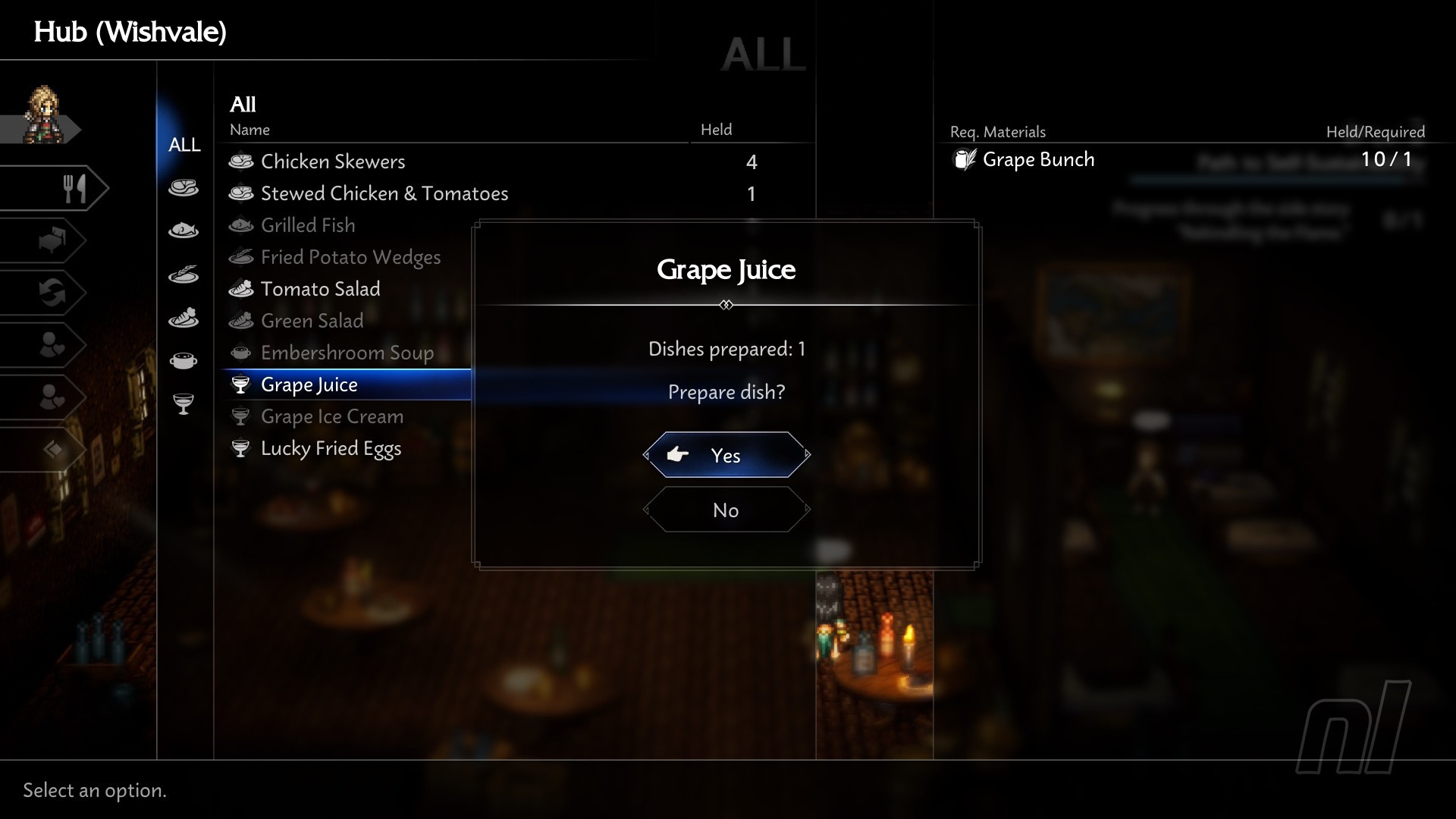The image size is (1456, 819).
Task: Open the soup bowl category tab
Action: pos(184,360)
